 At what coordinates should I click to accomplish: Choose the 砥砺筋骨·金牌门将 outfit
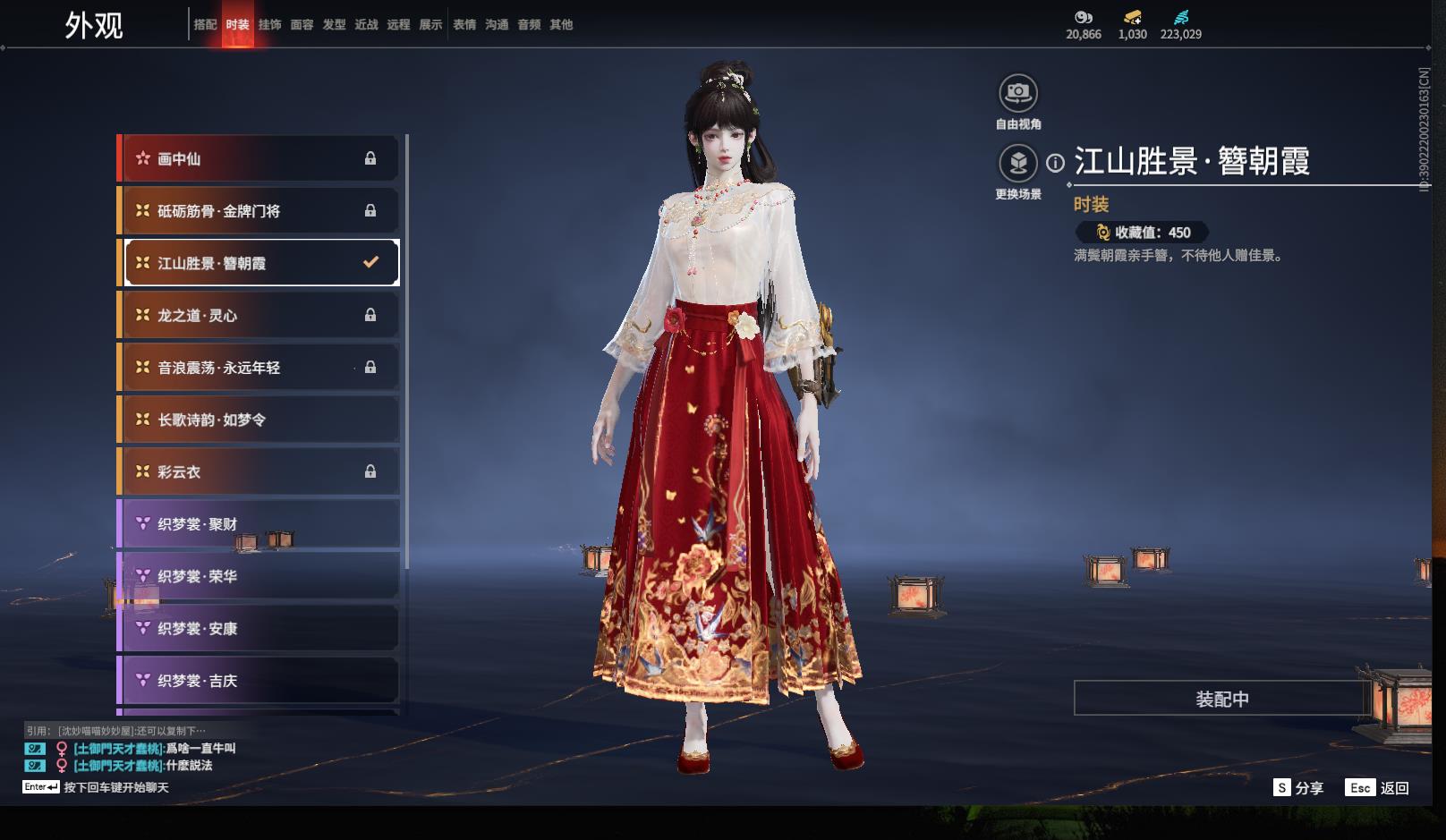click(x=259, y=211)
